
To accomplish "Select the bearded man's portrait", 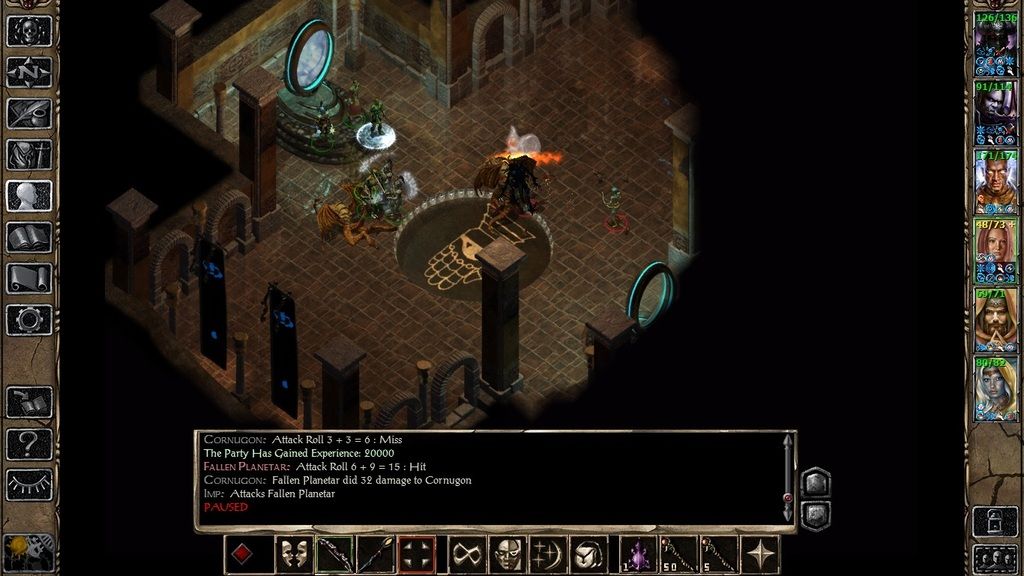I will (995, 320).
